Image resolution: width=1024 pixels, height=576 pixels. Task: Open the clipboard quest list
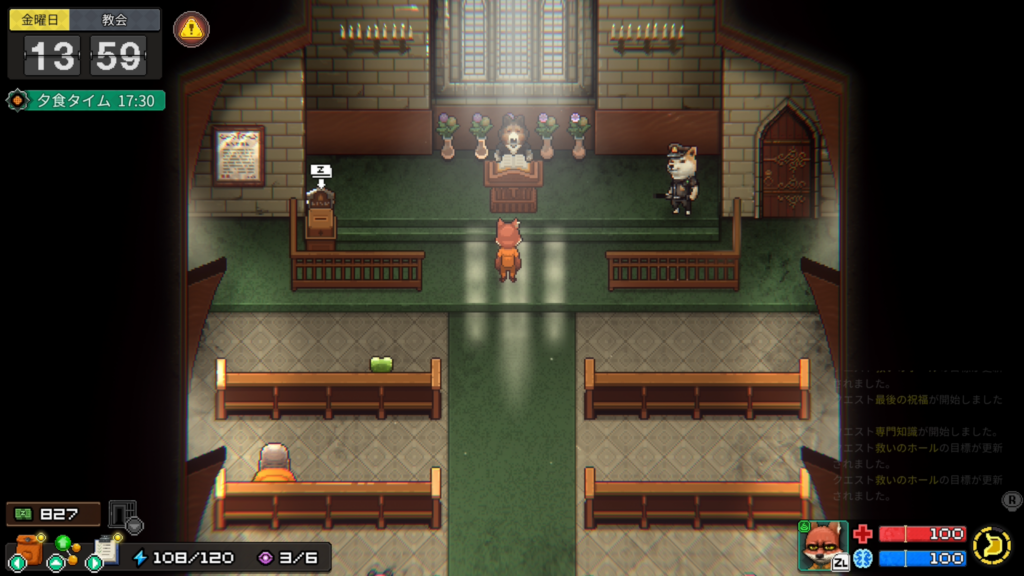click(x=104, y=549)
